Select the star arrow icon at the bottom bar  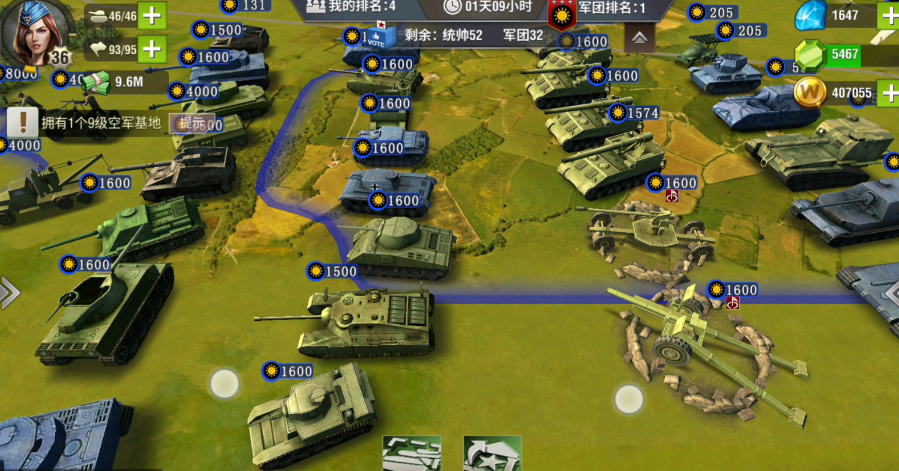(492, 454)
